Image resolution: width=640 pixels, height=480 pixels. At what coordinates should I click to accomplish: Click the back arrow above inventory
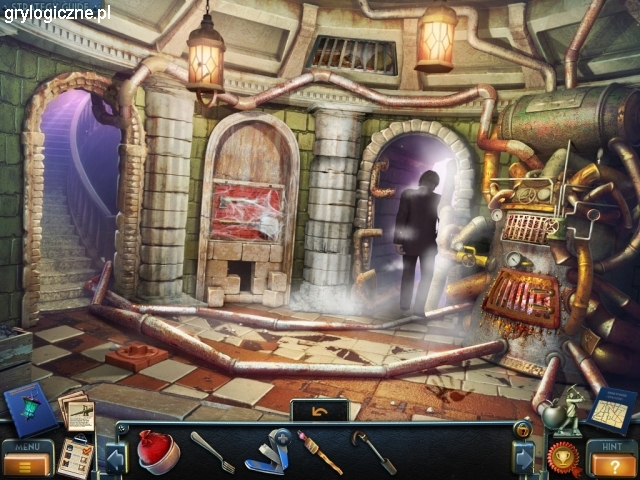319,410
